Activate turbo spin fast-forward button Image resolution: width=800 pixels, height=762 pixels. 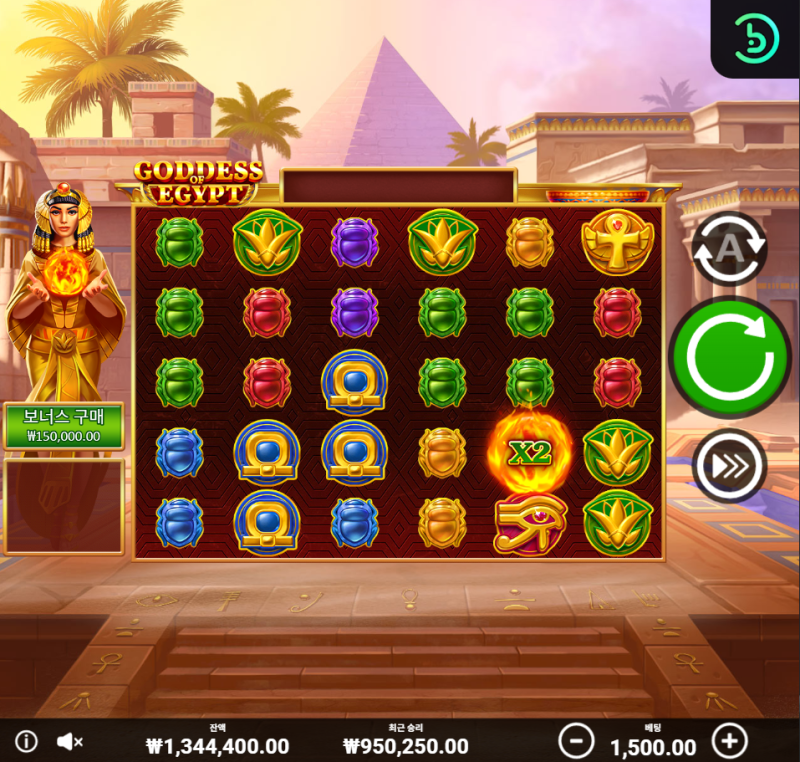729,465
